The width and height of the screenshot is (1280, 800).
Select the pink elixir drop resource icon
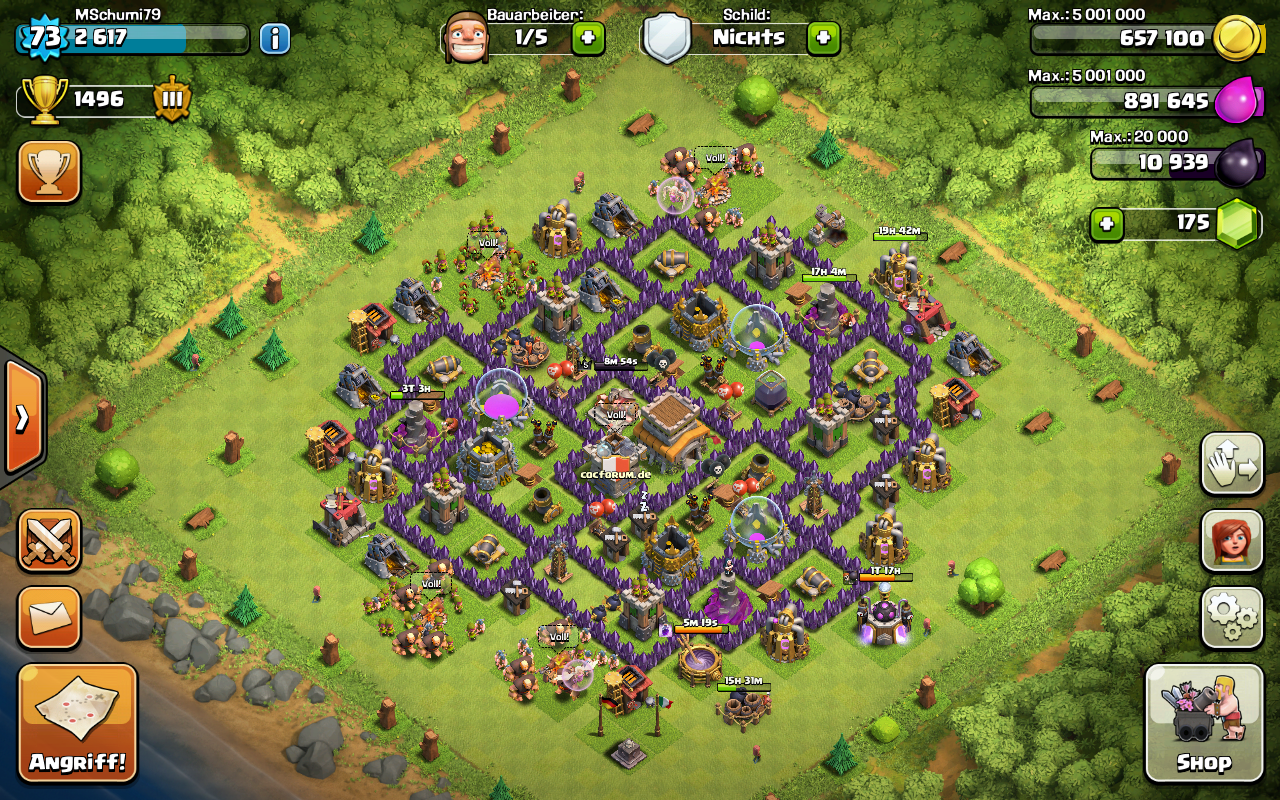pos(1236,100)
